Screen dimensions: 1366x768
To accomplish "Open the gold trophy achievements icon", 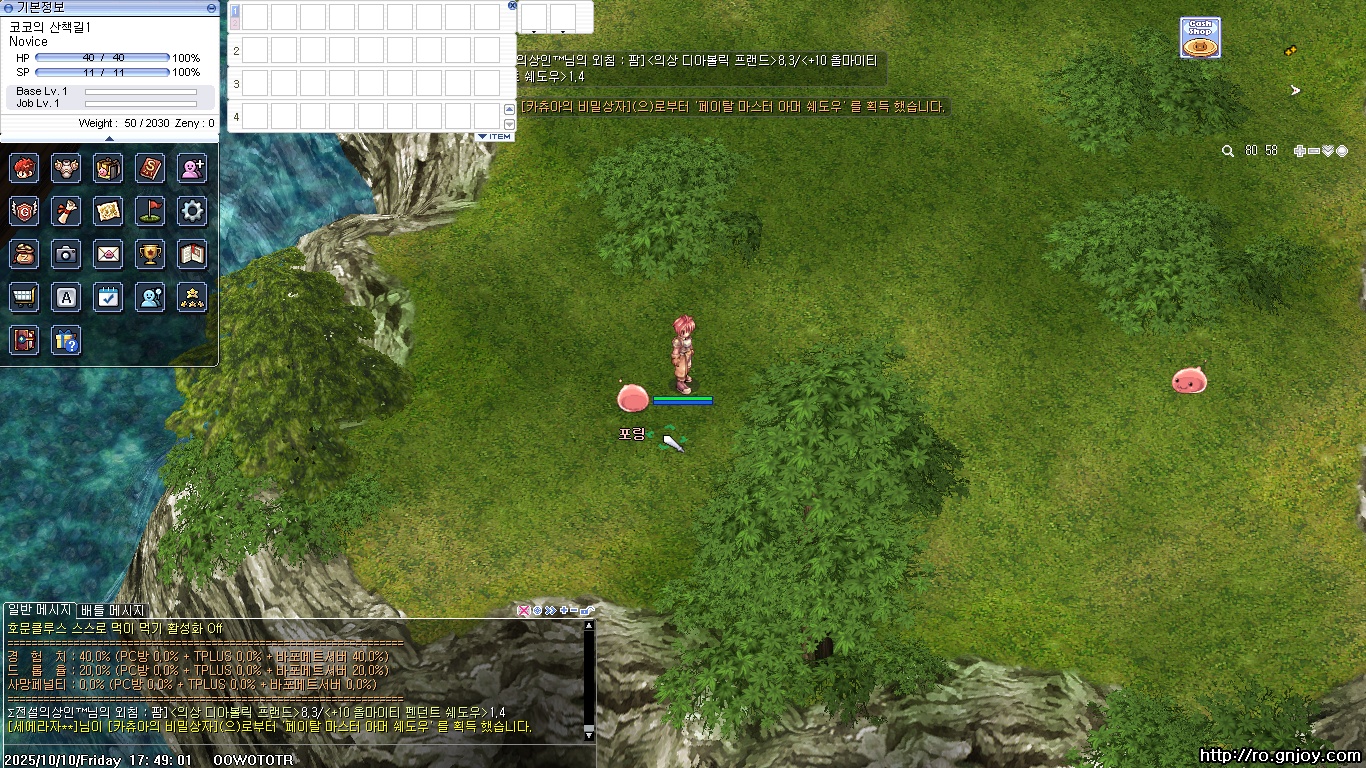I will pyautogui.click(x=150, y=254).
